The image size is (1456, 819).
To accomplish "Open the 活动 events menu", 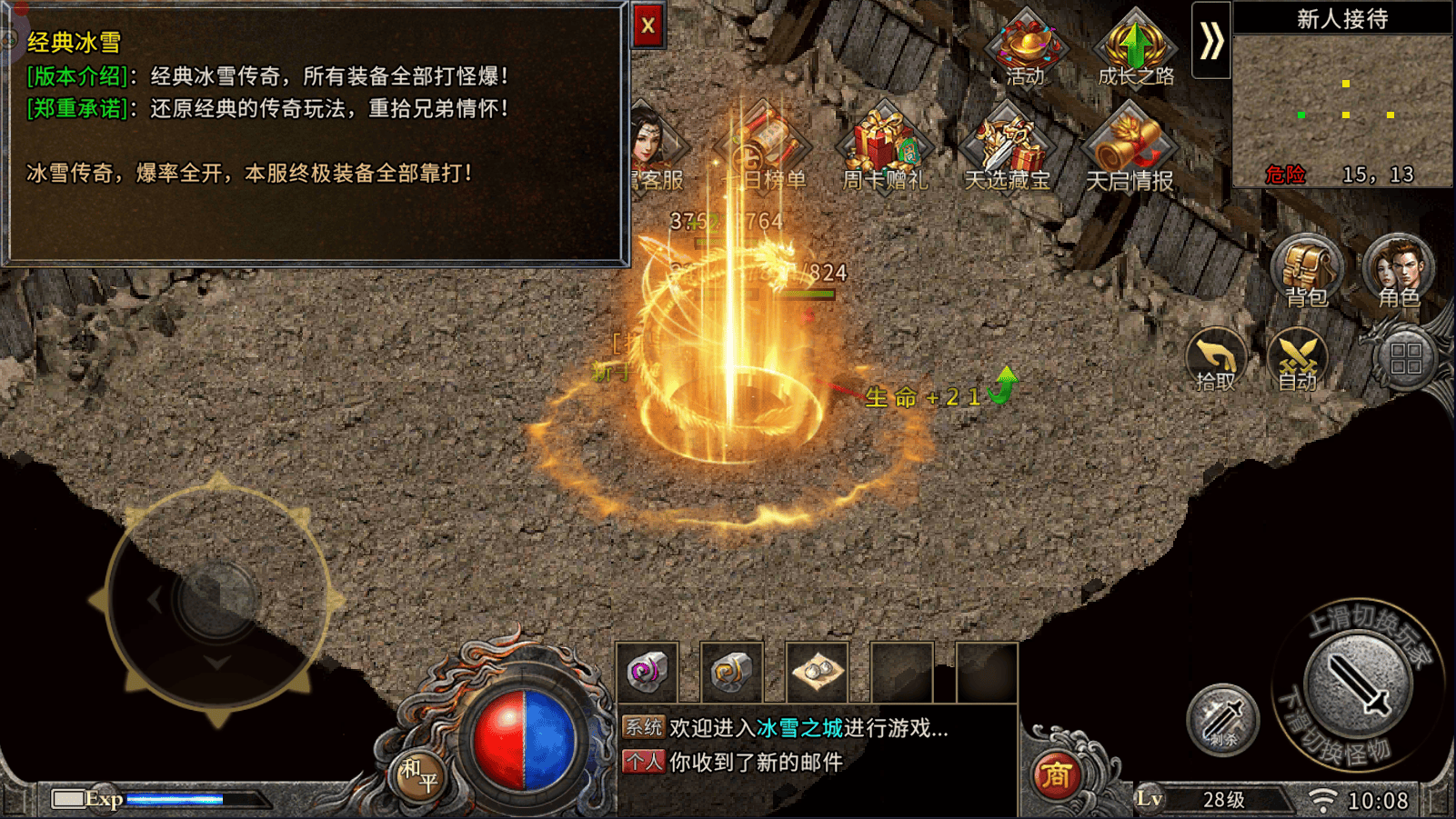I will point(1026,45).
